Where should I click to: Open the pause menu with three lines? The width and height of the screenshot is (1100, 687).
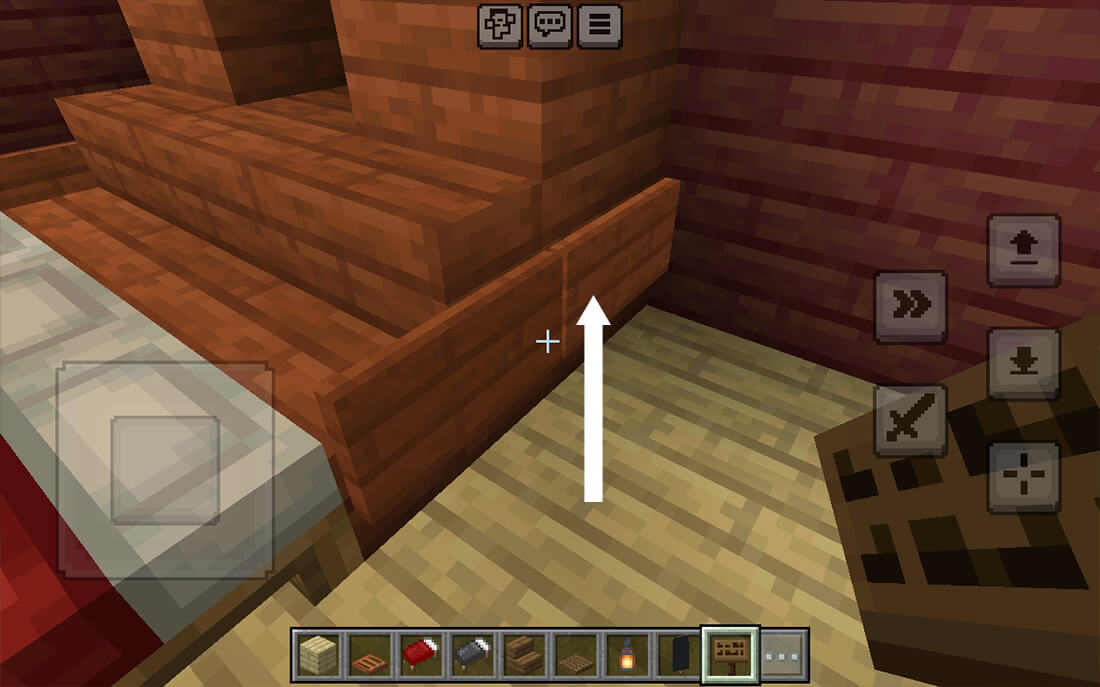pos(599,26)
